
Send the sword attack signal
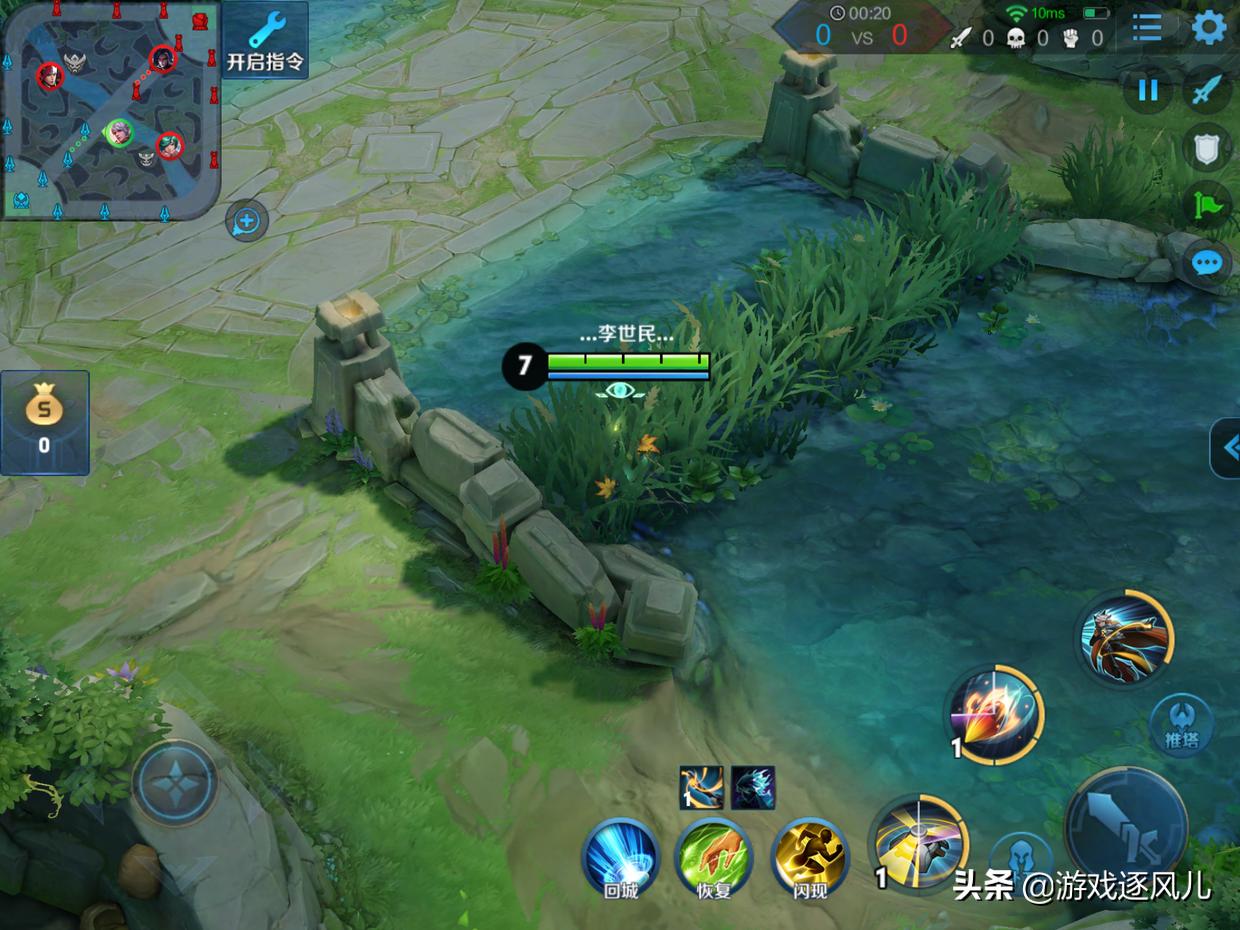1207,91
